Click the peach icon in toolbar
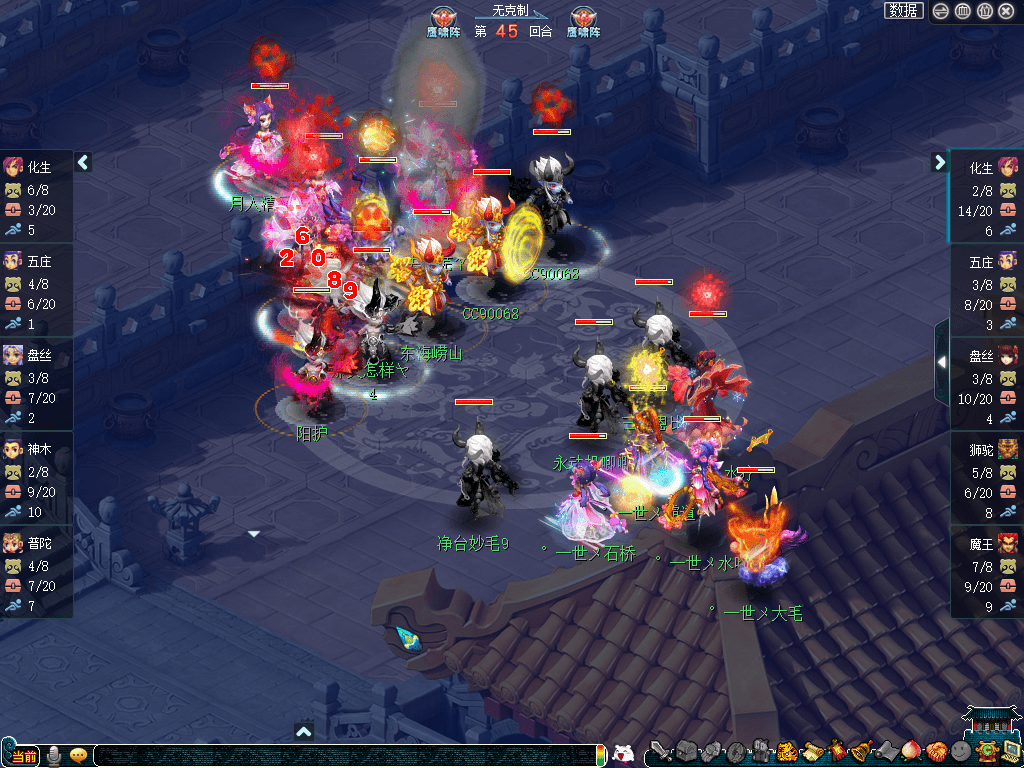 tap(910, 752)
